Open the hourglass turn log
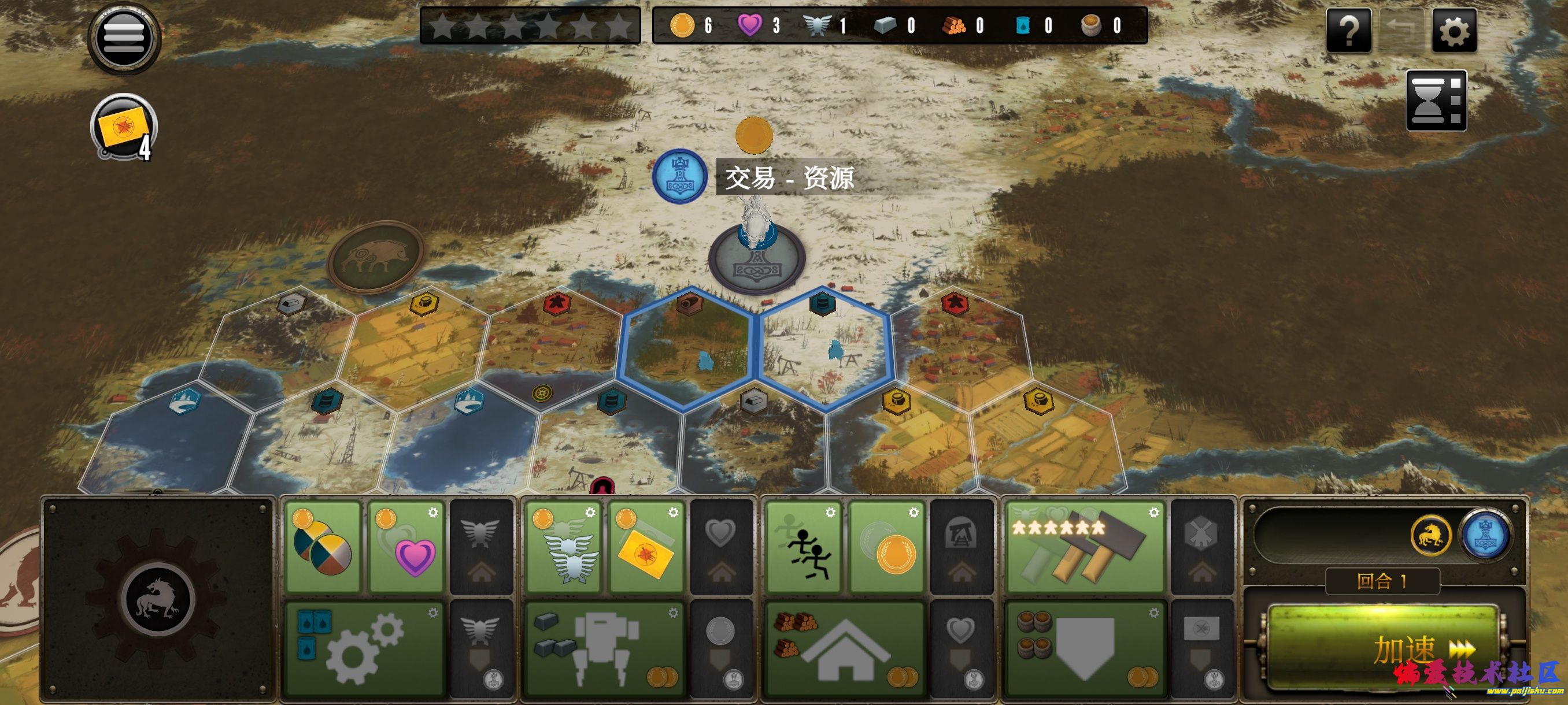The width and height of the screenshot is (1568, 705). (1435, 101)
